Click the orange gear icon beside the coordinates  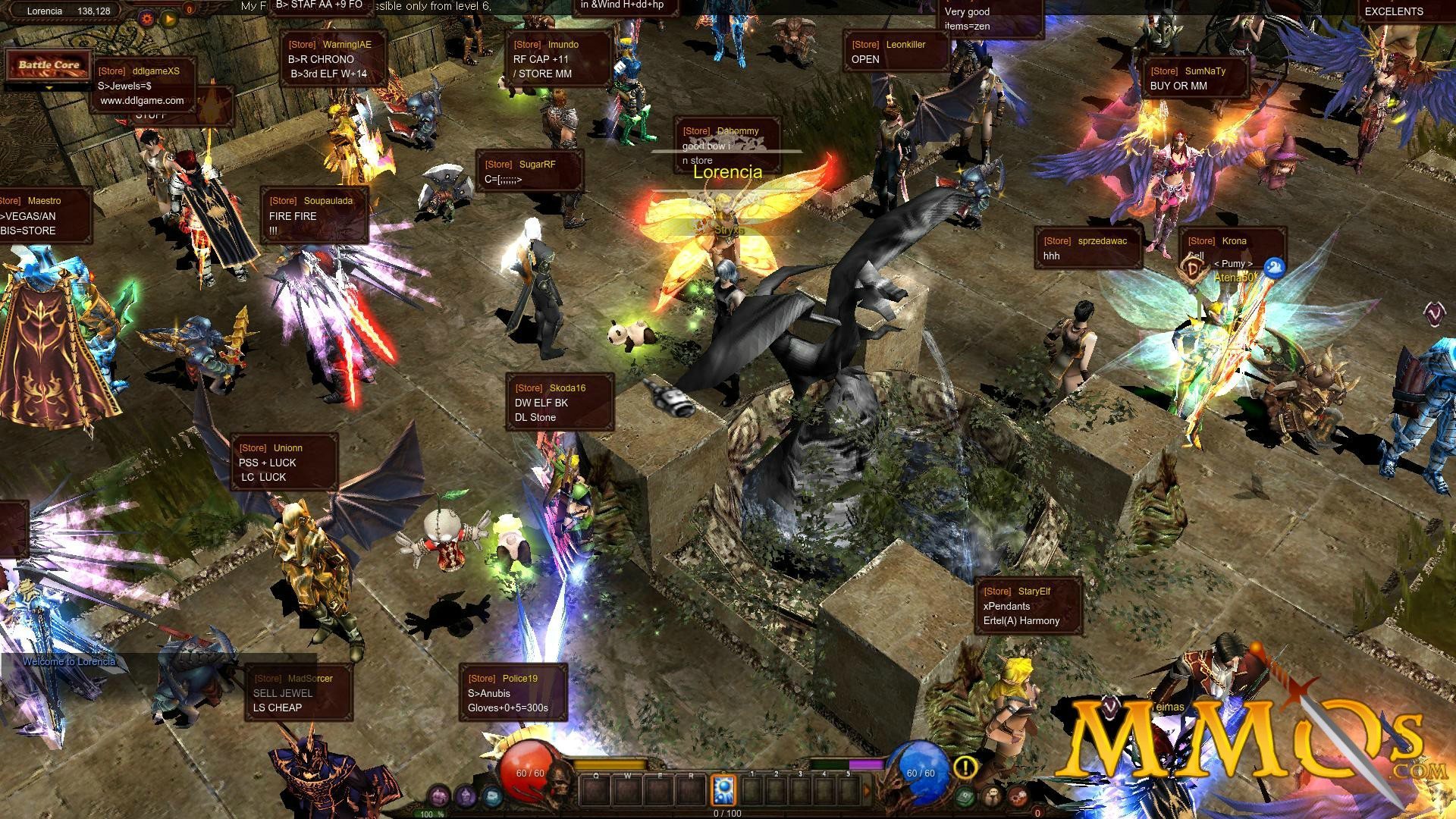(x=147, y=17)
